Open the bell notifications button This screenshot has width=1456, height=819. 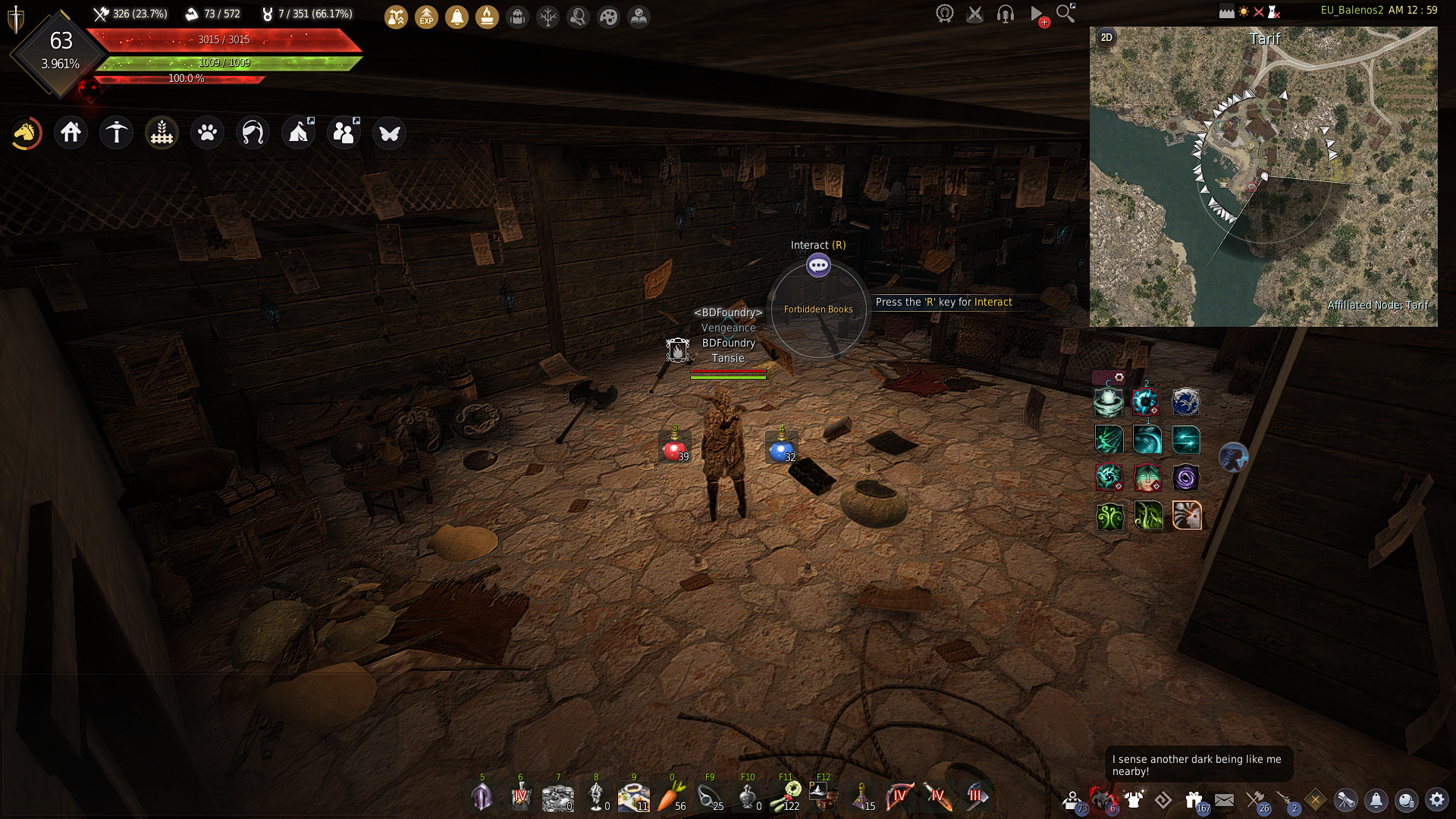pos(1376,800)
